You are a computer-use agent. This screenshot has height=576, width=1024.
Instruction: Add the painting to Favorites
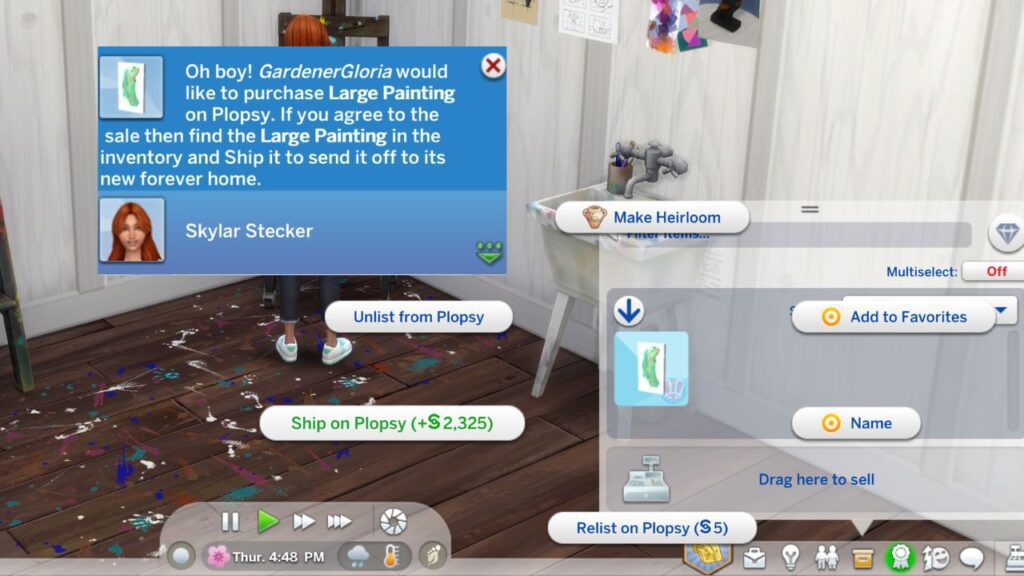point(894,317)
